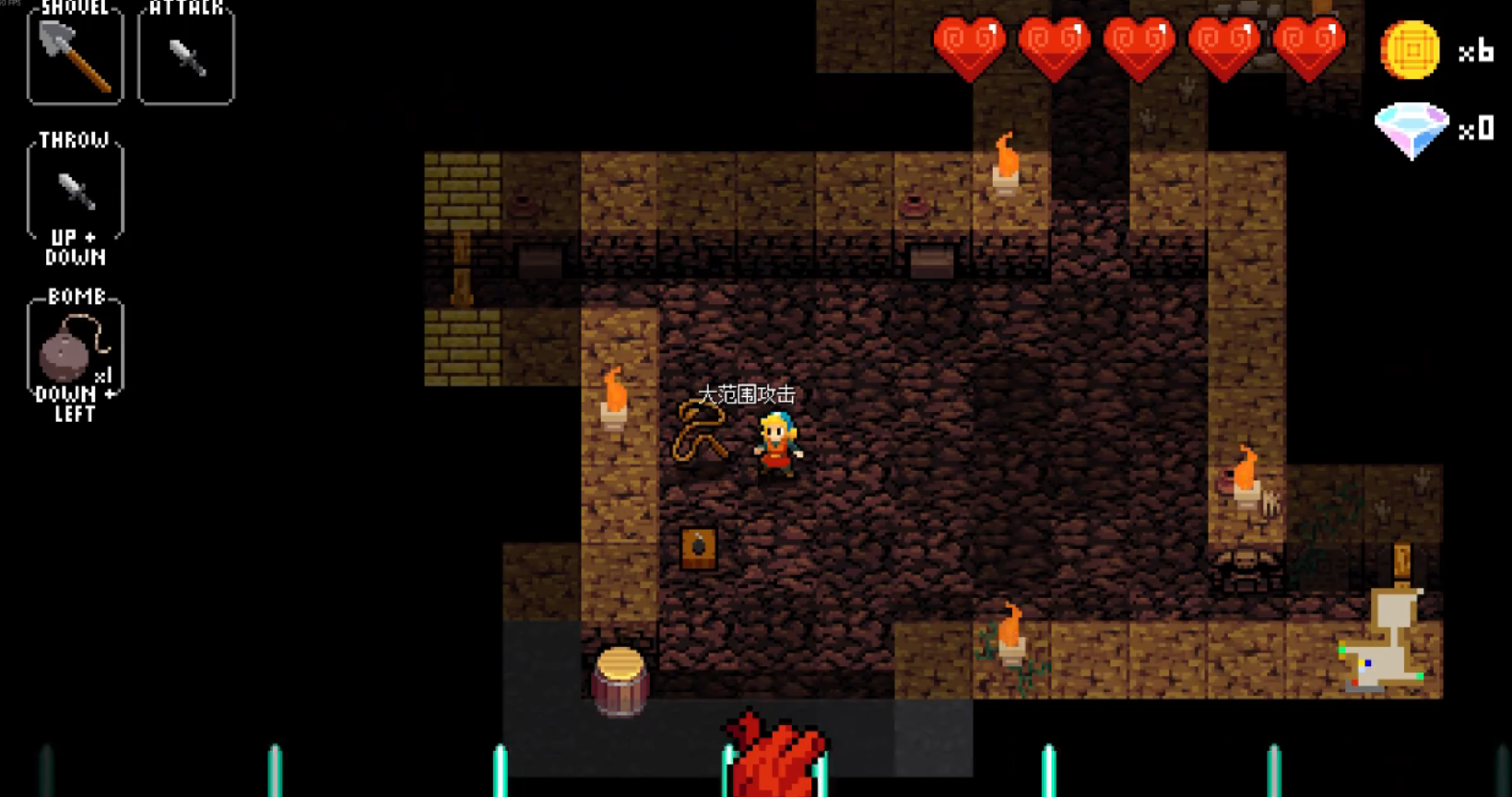Image resolution: width=1512 pixels, height=797 pixels.
Task: Click the Attack dagger slot
Action: click(186, 57)
